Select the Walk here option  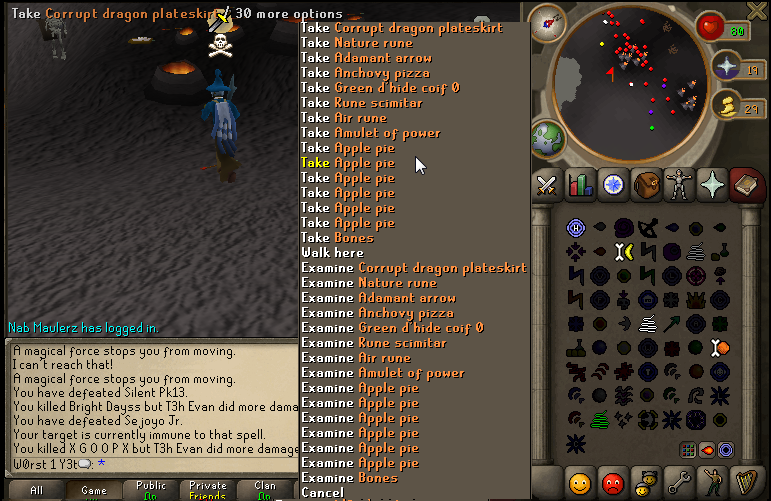332,253
